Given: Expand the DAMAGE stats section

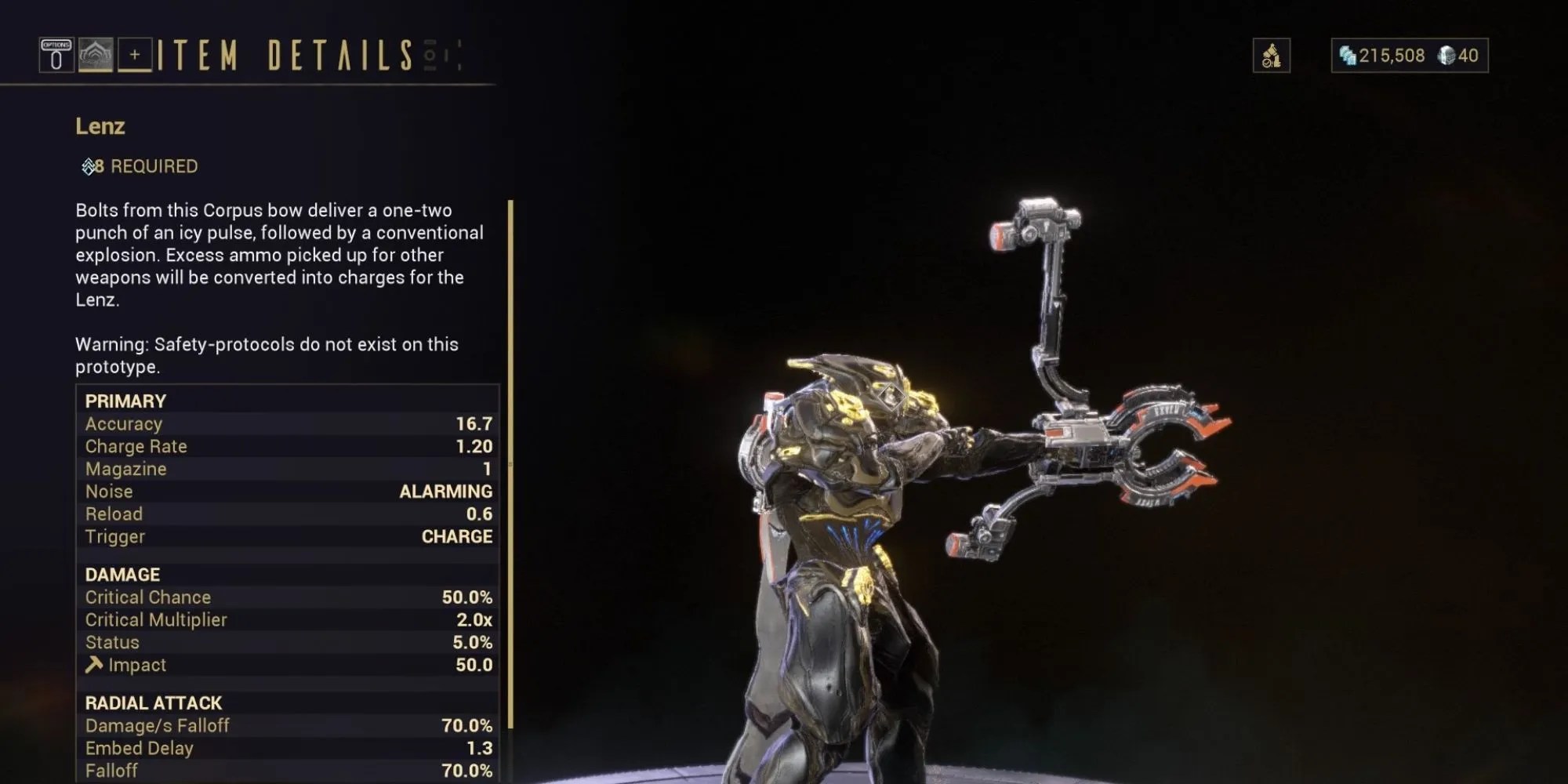Looking at the screenshot, I should [x=122, y=574].
